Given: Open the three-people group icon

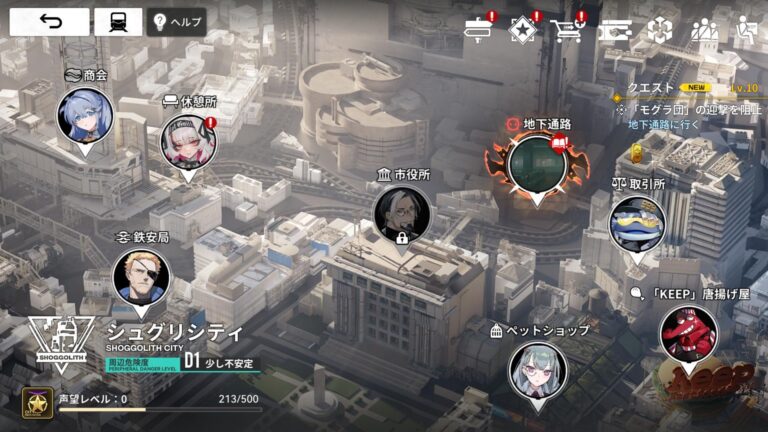Looking at the screenshot, I should click(x=704, y=30).
